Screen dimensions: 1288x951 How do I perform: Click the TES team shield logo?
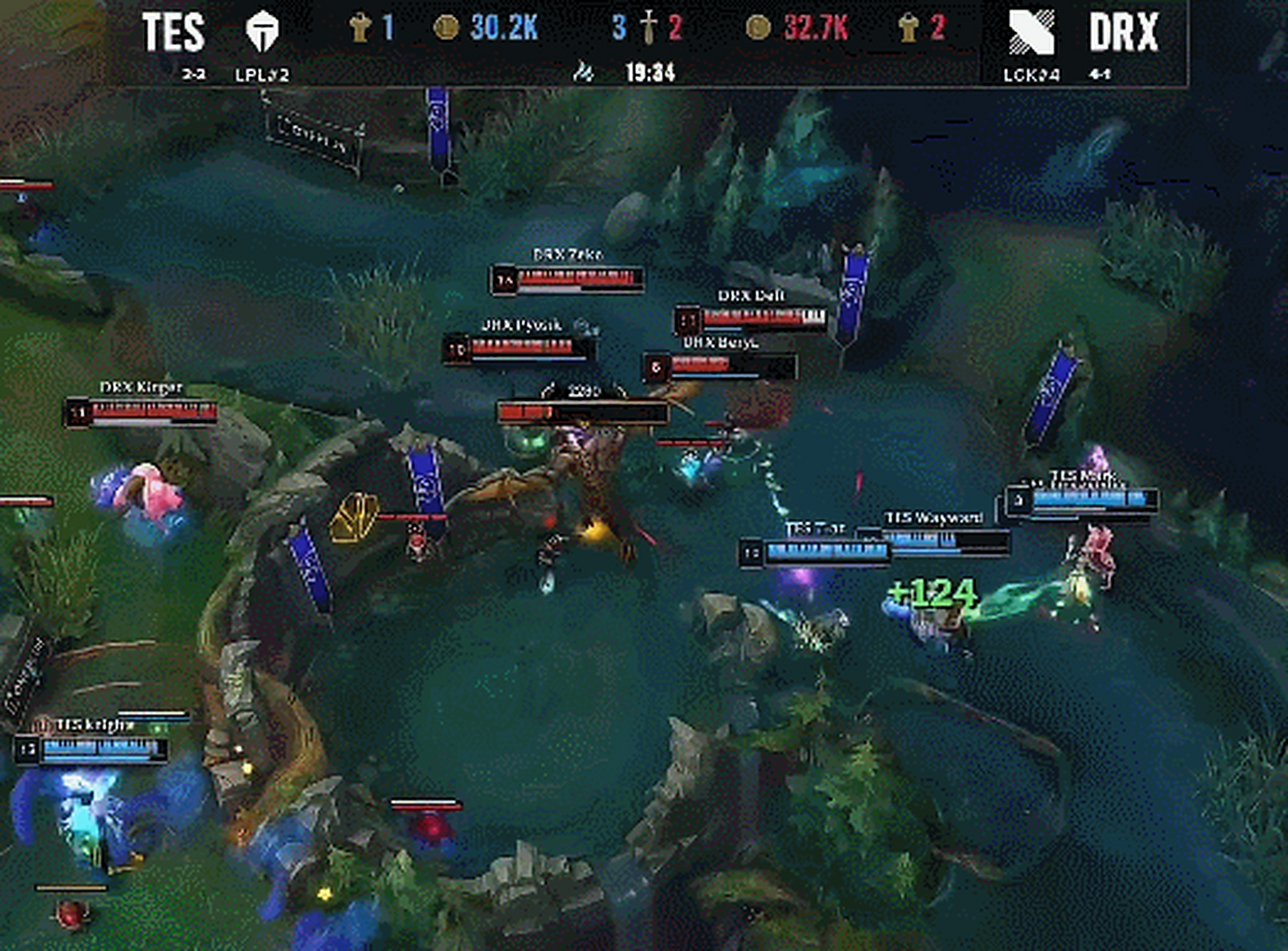(262, 31)
